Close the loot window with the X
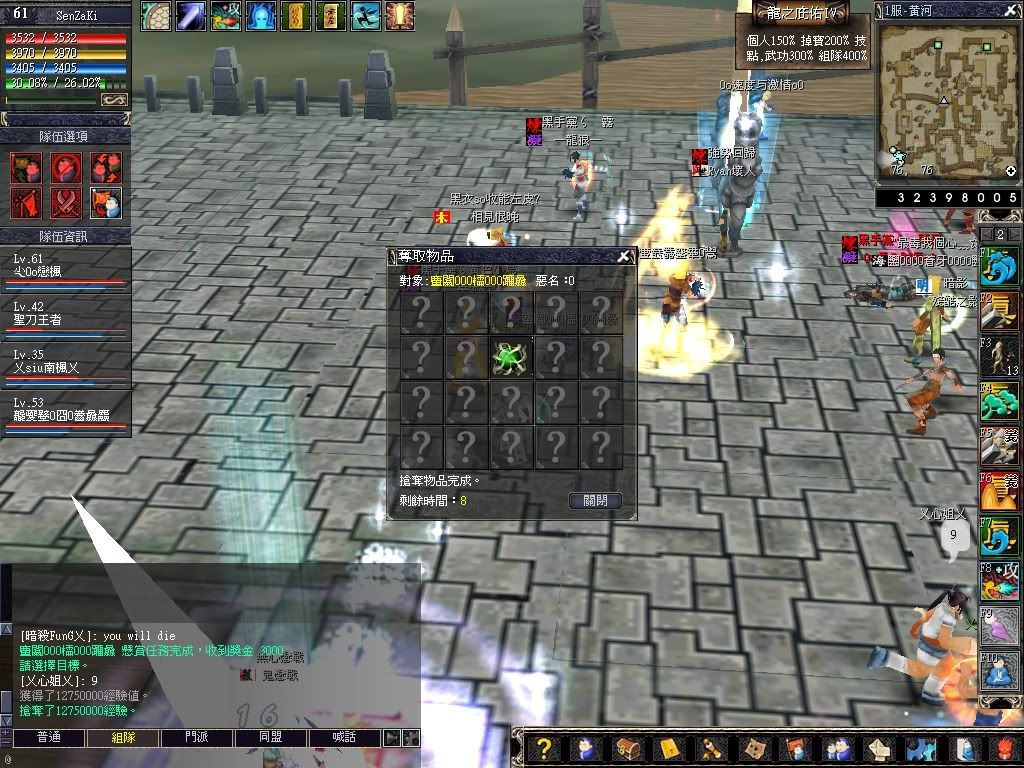1024x768 pixels. coord(624,256)
